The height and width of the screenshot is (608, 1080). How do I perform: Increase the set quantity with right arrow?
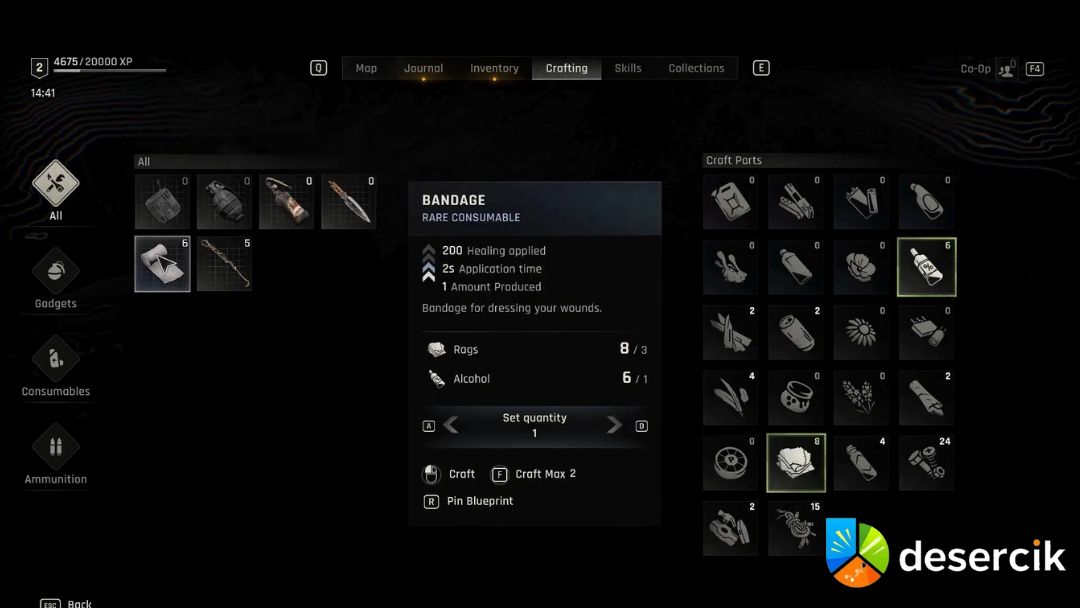613,425
